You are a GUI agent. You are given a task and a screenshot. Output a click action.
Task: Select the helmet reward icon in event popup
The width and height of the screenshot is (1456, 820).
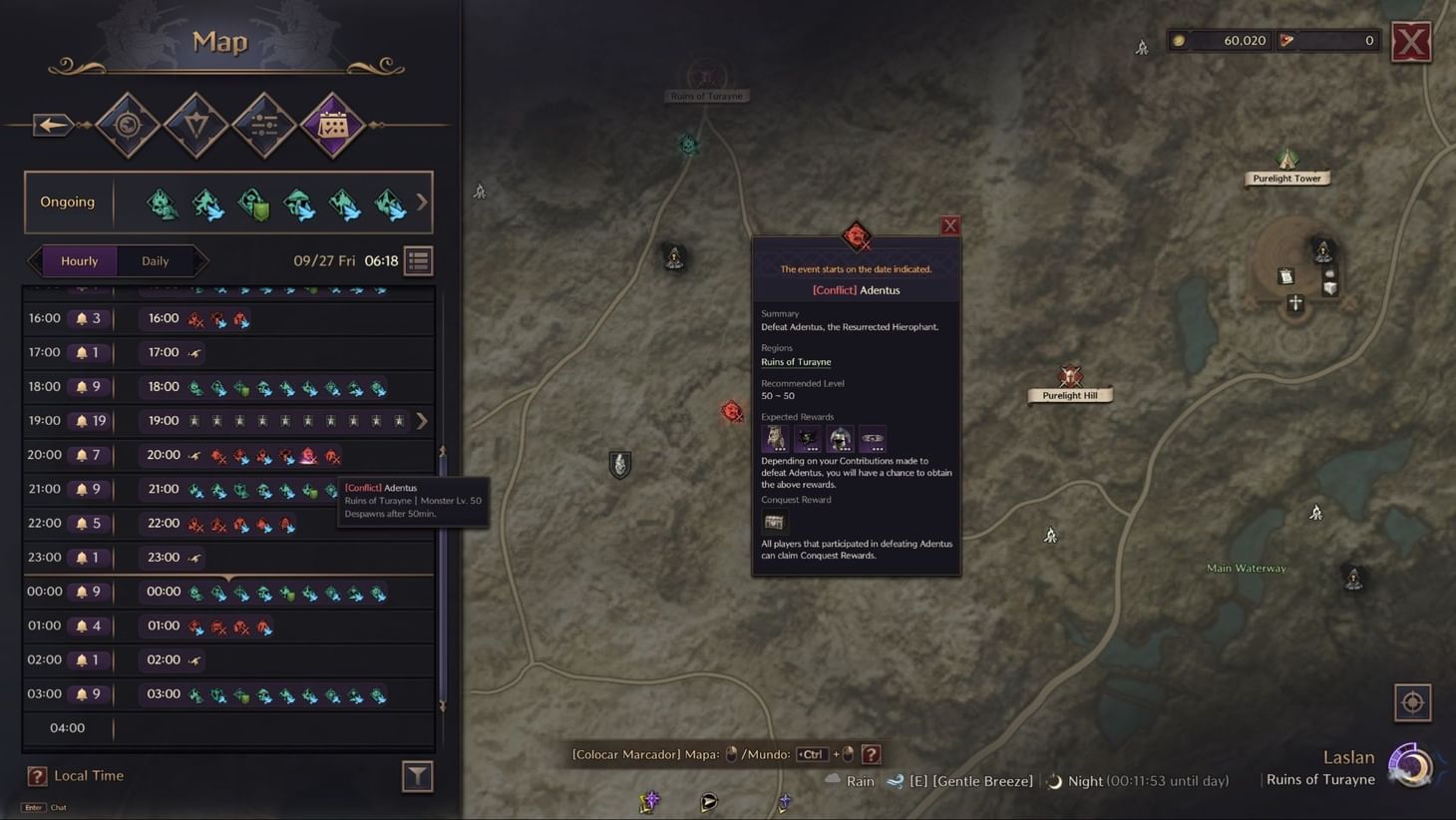coord(839,438)
